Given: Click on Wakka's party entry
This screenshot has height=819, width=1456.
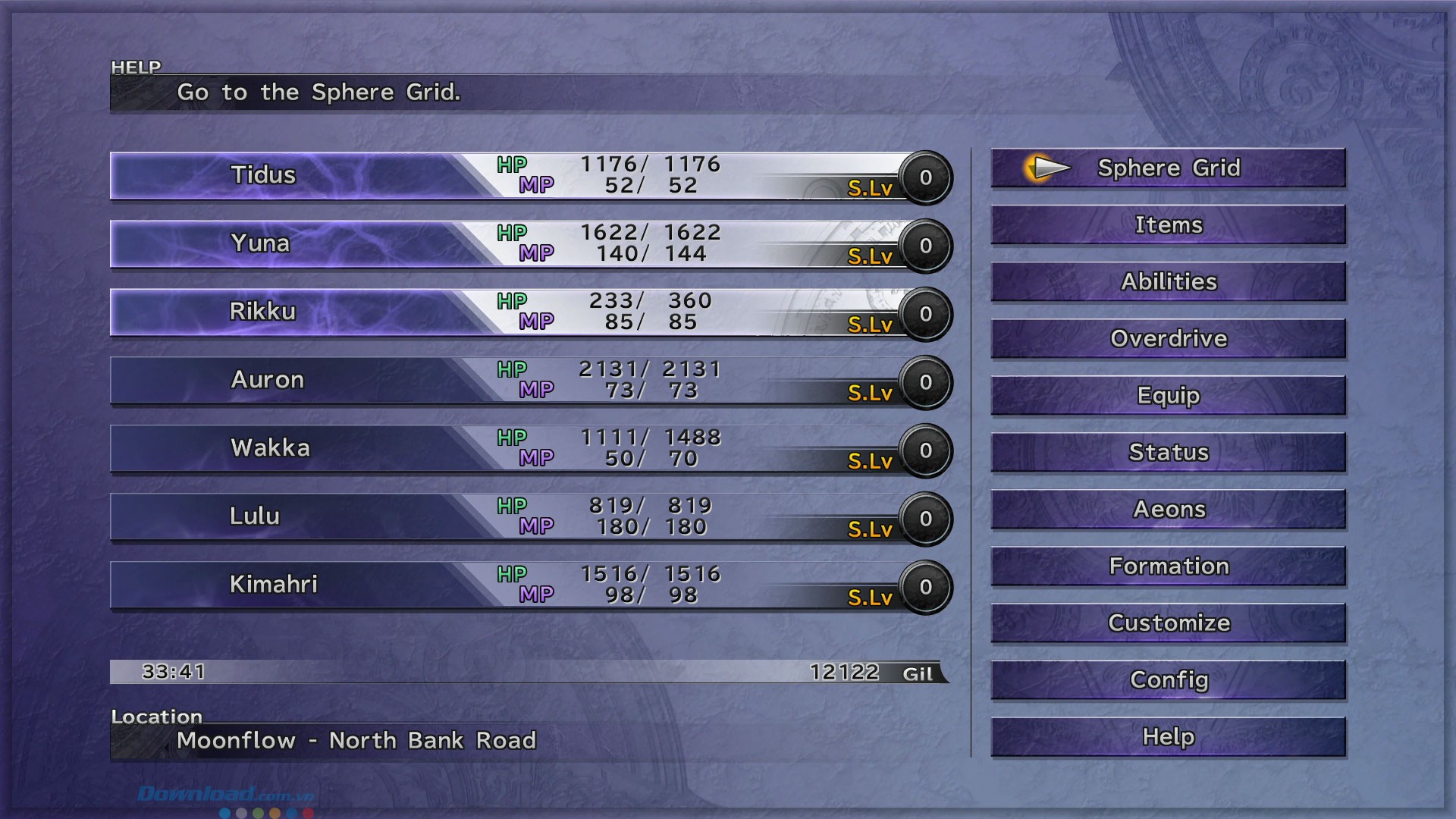Looking at the screenshot, I should click(x=270, y=448).
